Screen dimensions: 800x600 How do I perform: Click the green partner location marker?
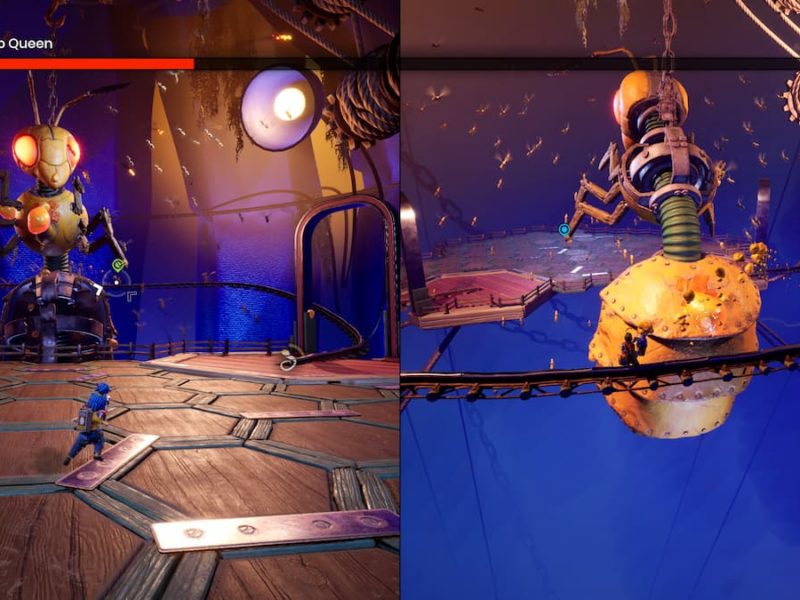pos(119,265)
